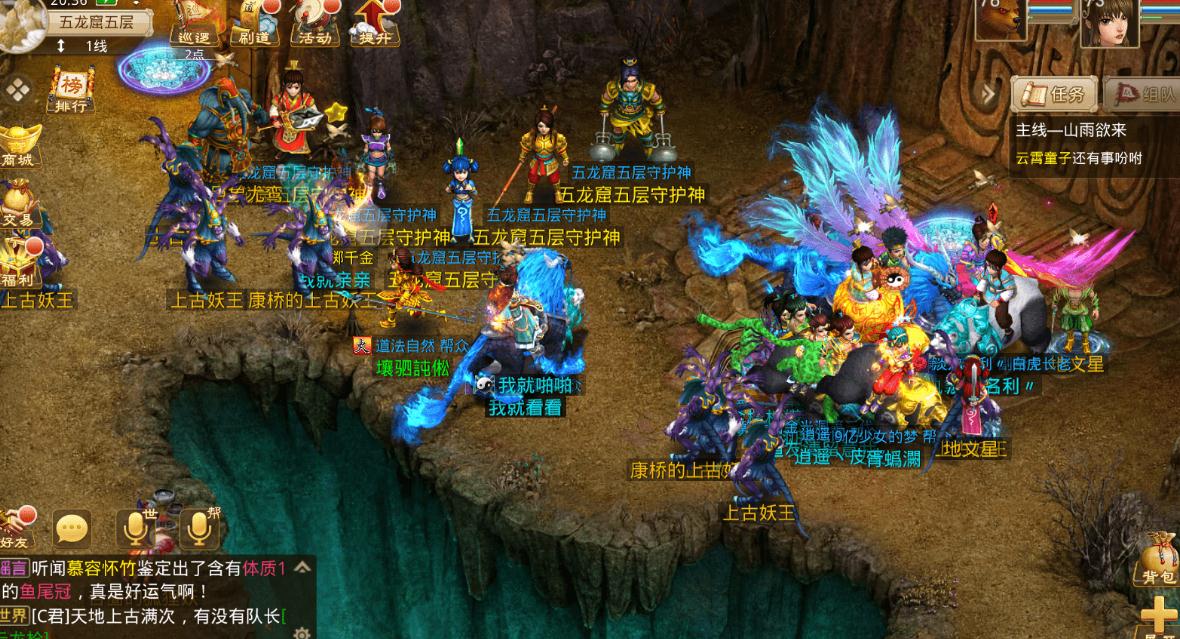Open the chat speech bubble button
1180x639 pixels.
[x=72, y=528]
